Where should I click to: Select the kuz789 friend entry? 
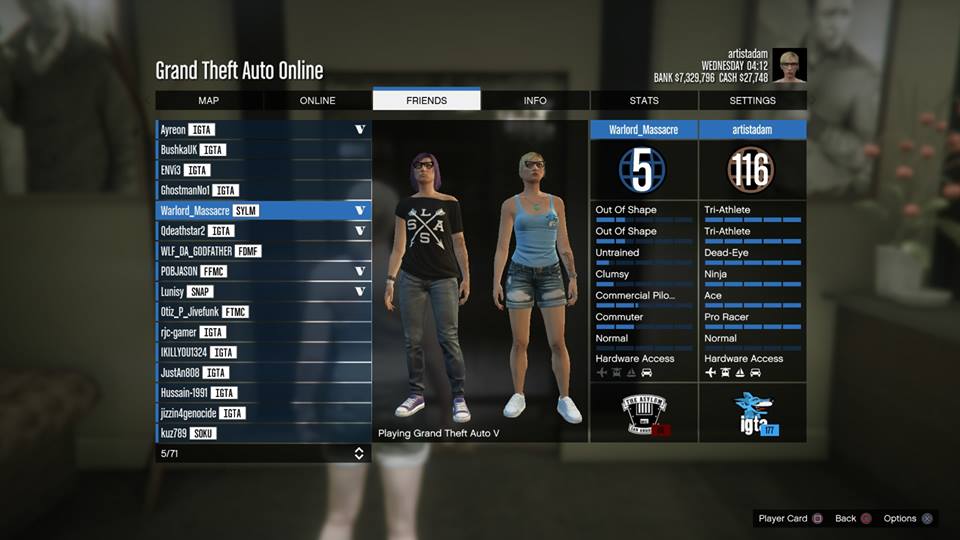coord(263,434)
